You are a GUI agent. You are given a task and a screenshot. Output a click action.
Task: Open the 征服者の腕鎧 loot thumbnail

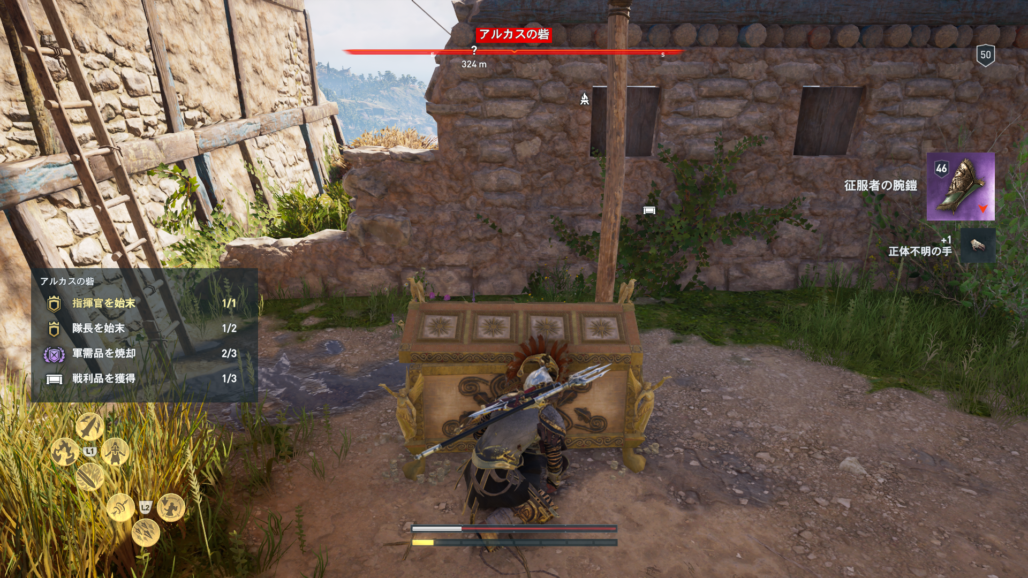pyautogui.click(x=960, y=186)
